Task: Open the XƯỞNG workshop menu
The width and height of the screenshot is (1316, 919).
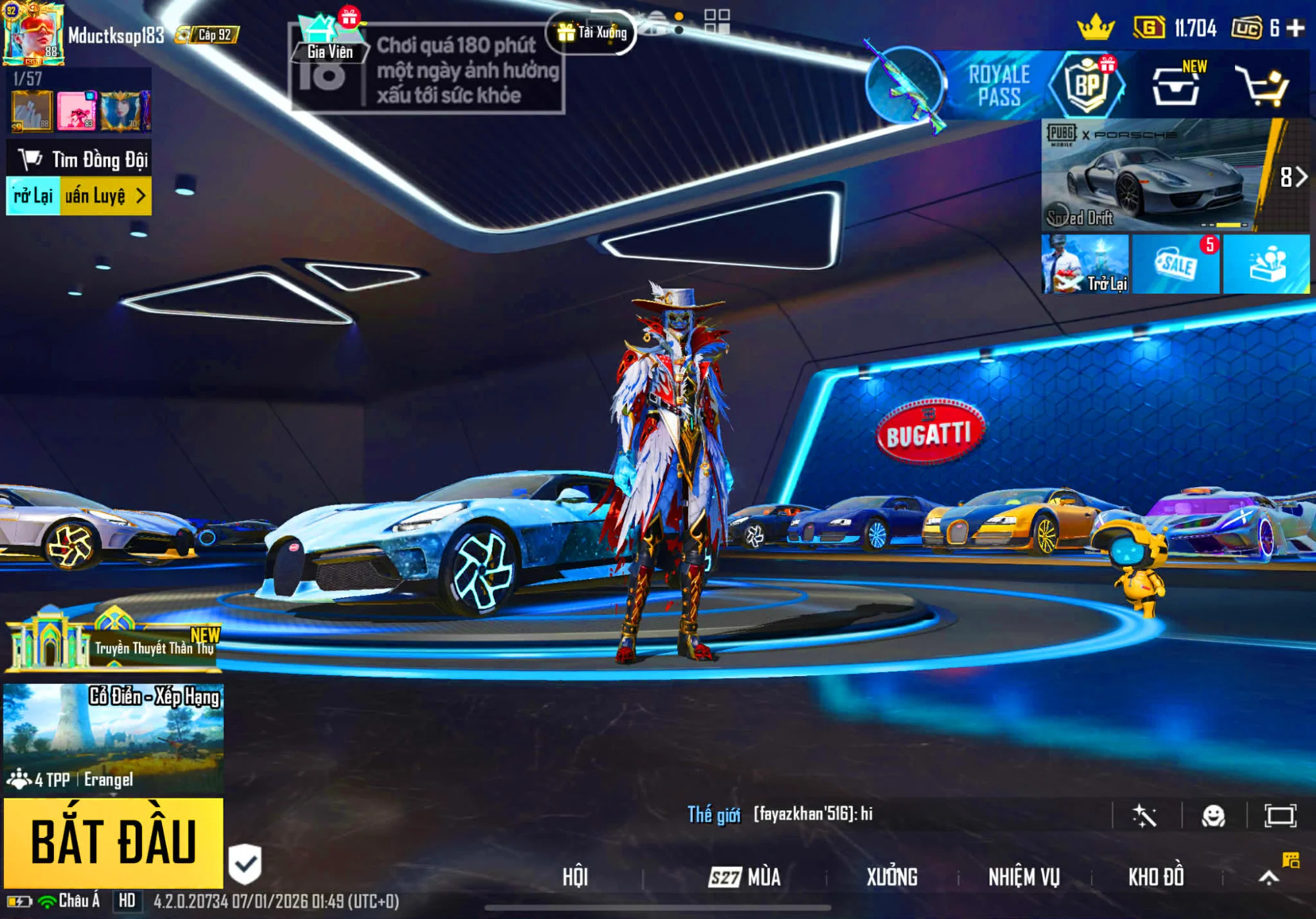Action: pos(892,877)
